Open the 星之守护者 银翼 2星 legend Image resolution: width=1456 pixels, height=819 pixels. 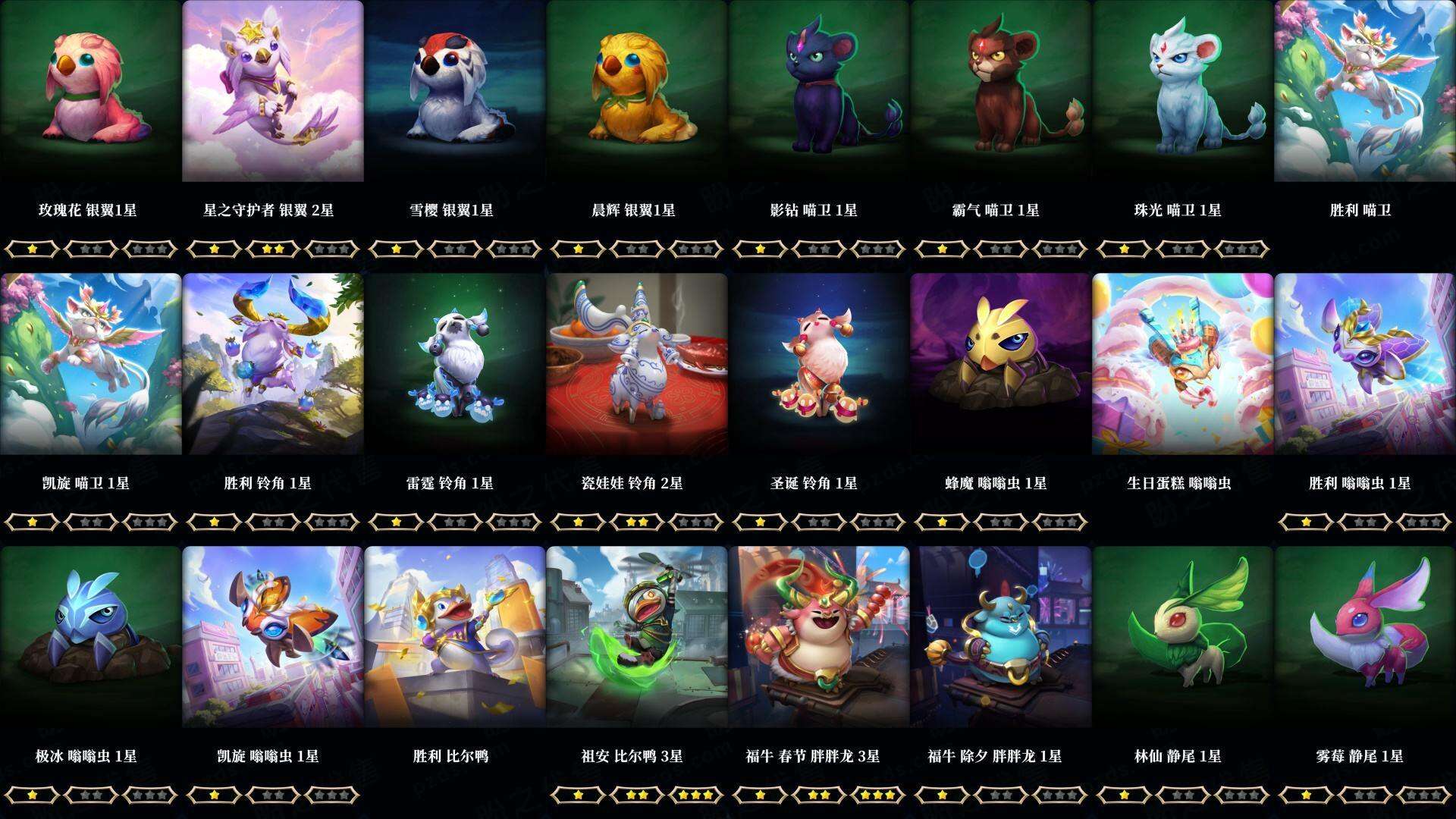pos(273,99)
